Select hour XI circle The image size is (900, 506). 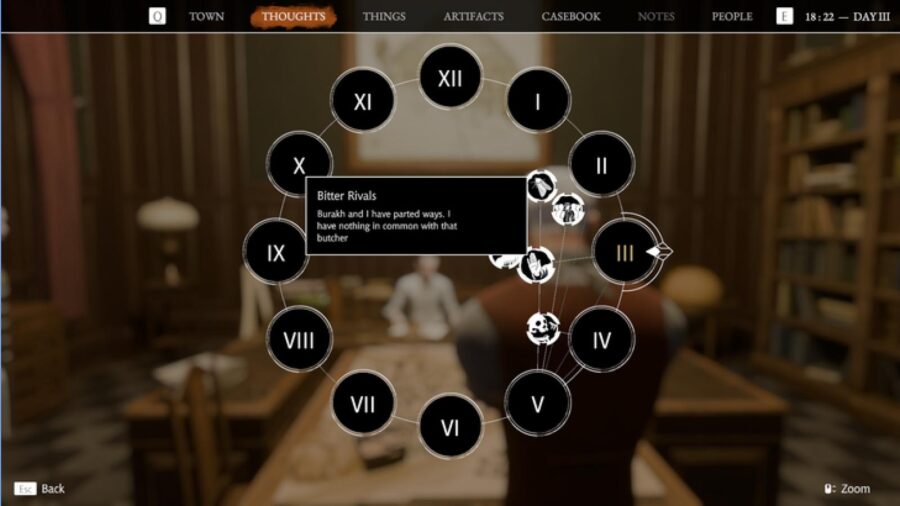pos(363,101)
